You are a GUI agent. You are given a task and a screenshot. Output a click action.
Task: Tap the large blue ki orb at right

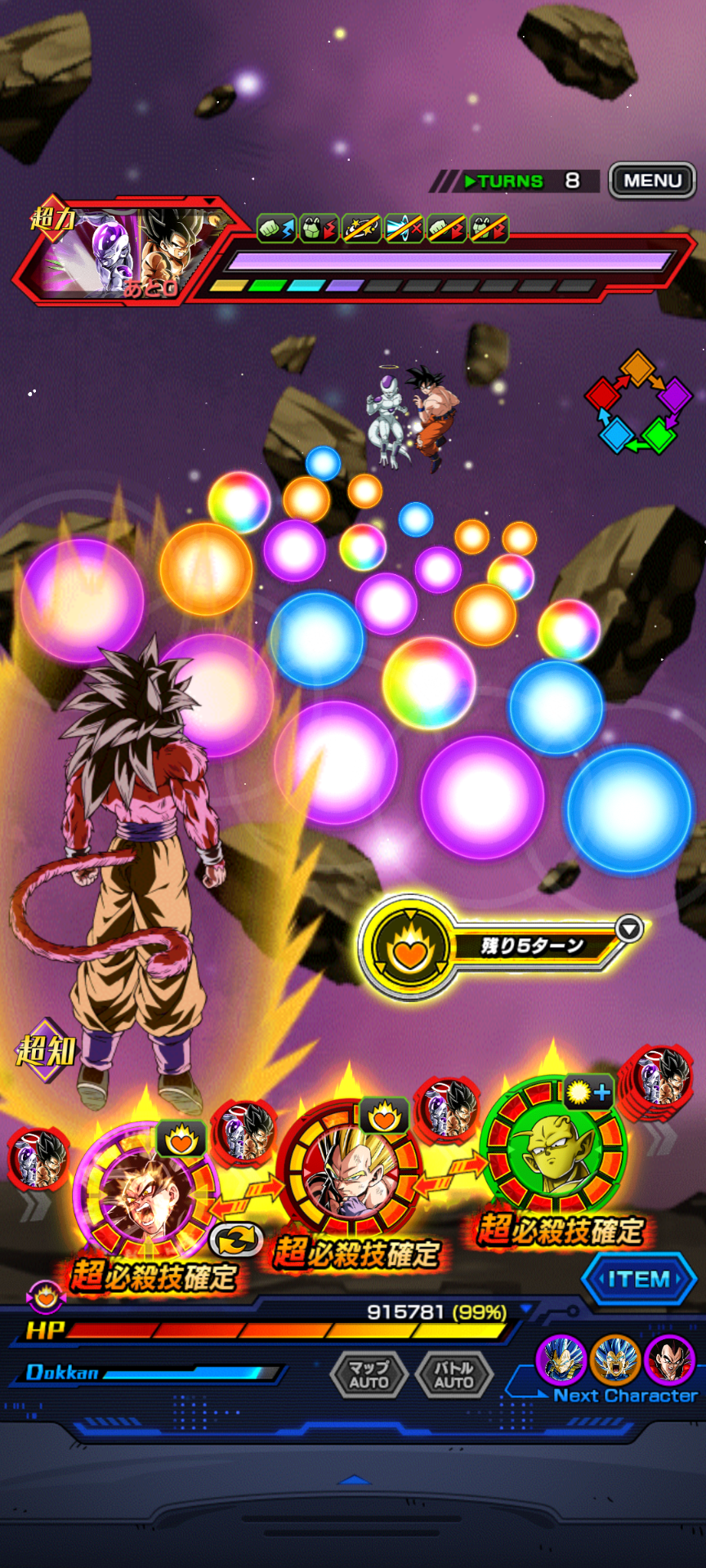click(x=628, y=809)
